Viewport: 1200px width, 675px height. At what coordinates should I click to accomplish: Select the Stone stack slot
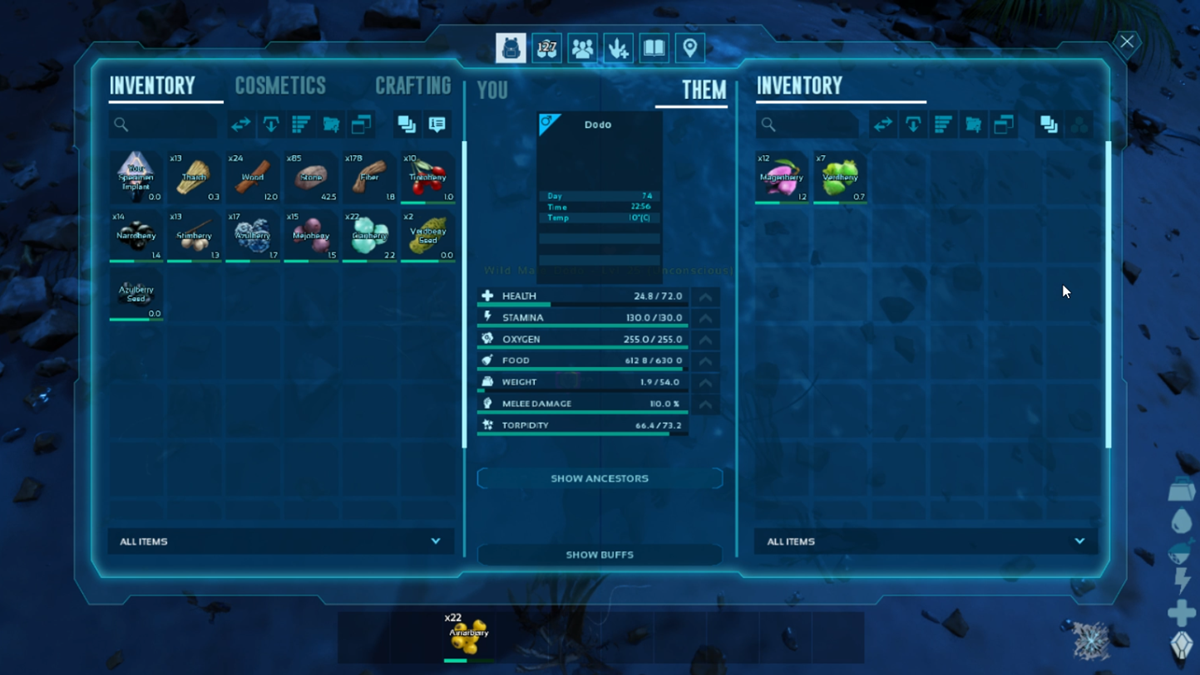311,178
